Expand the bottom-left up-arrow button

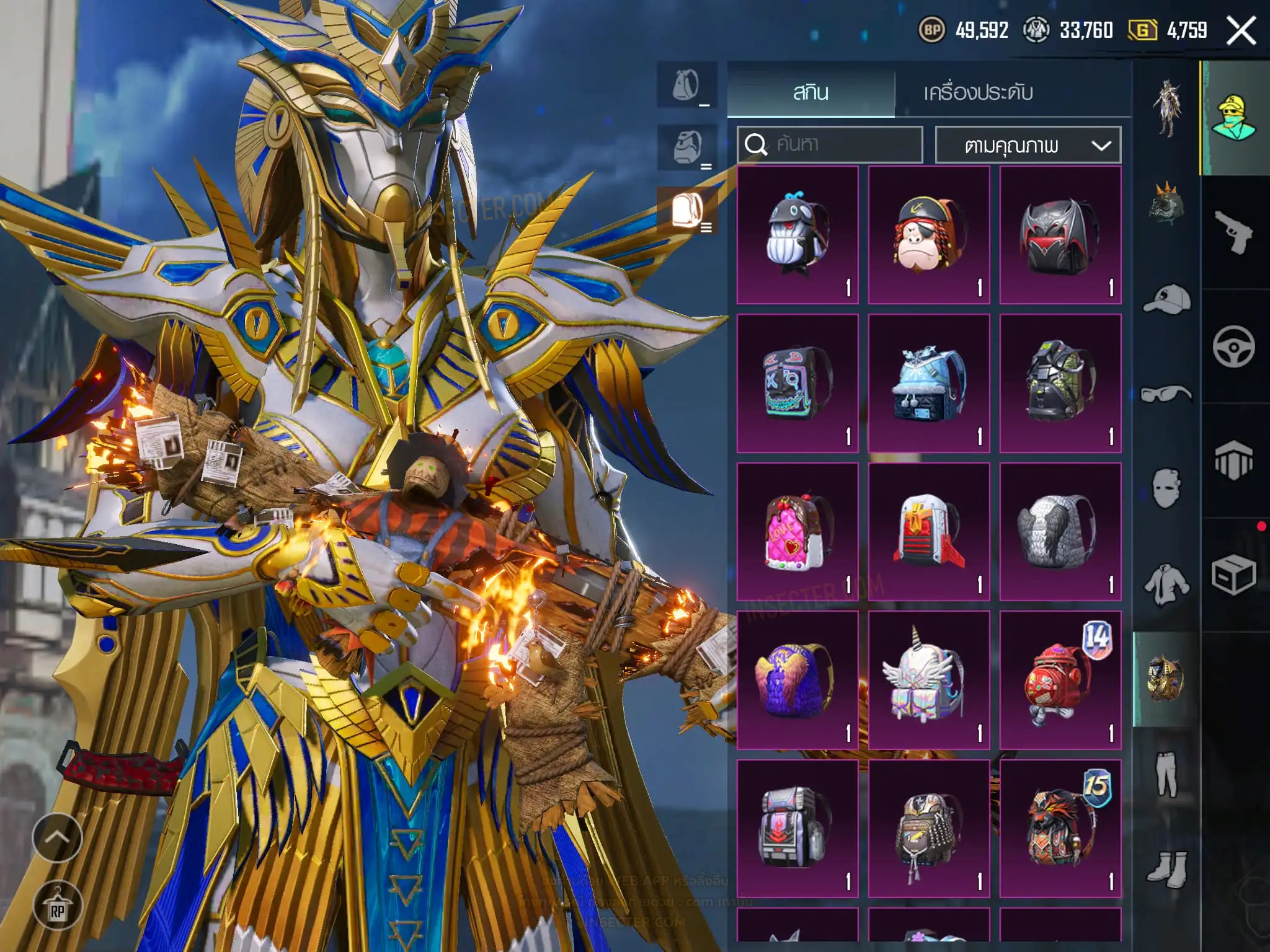pyautogui.click(x=57, y=837)
